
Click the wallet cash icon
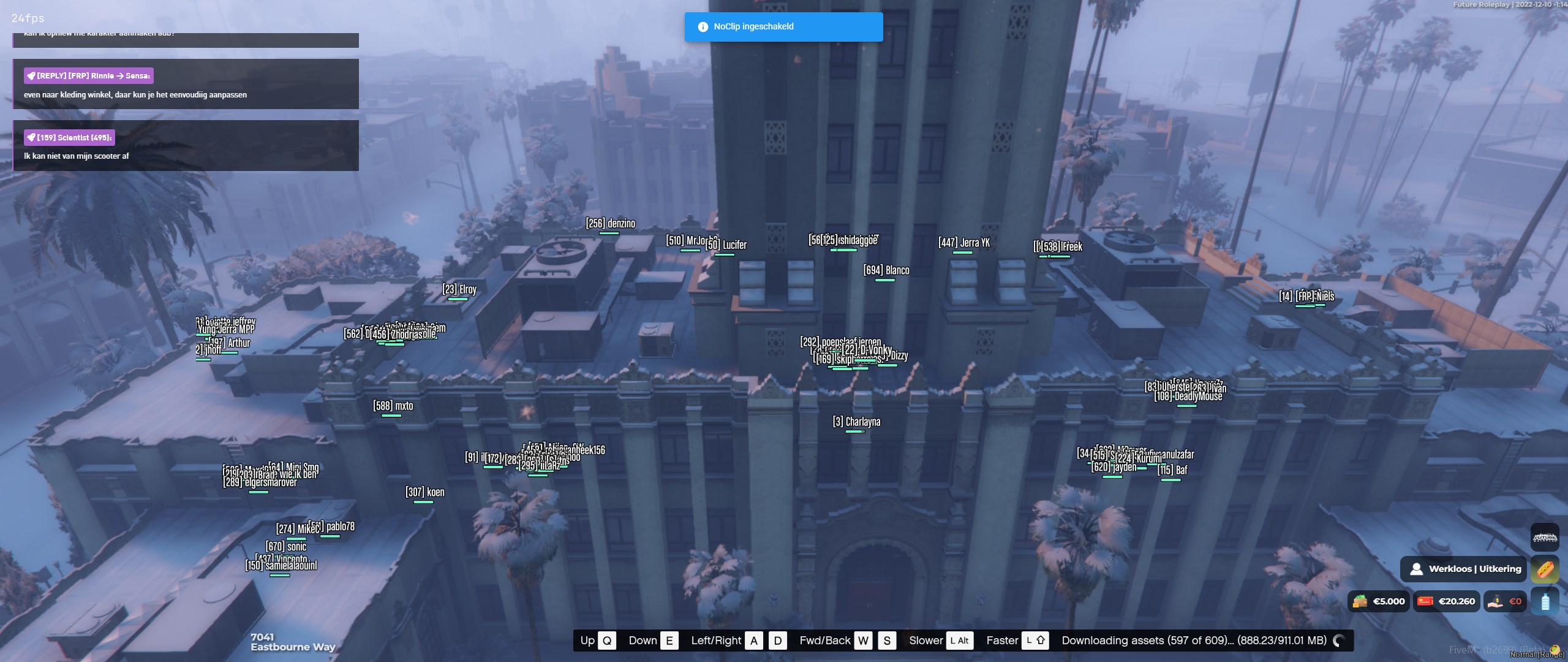pos(1360,601)
